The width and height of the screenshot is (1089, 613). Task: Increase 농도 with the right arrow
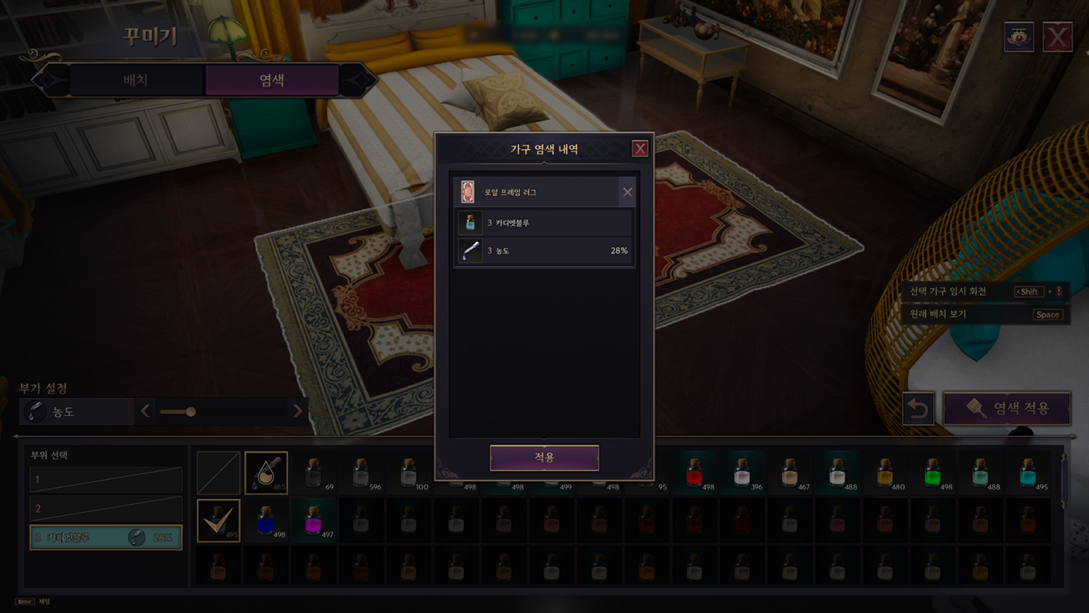click(297, 411)
